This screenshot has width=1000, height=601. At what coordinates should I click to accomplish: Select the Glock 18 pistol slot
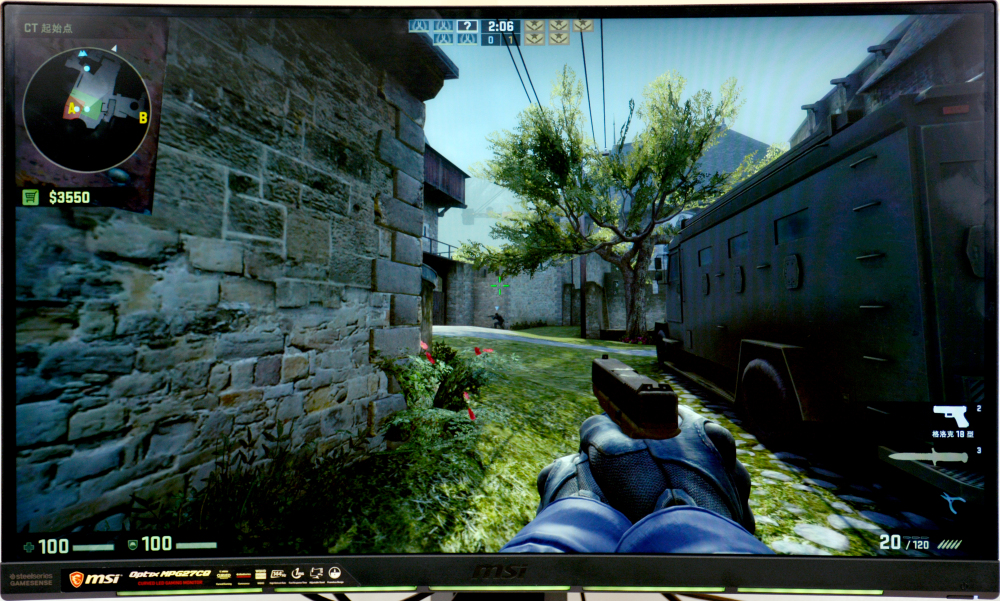click(x=950, y=415)
